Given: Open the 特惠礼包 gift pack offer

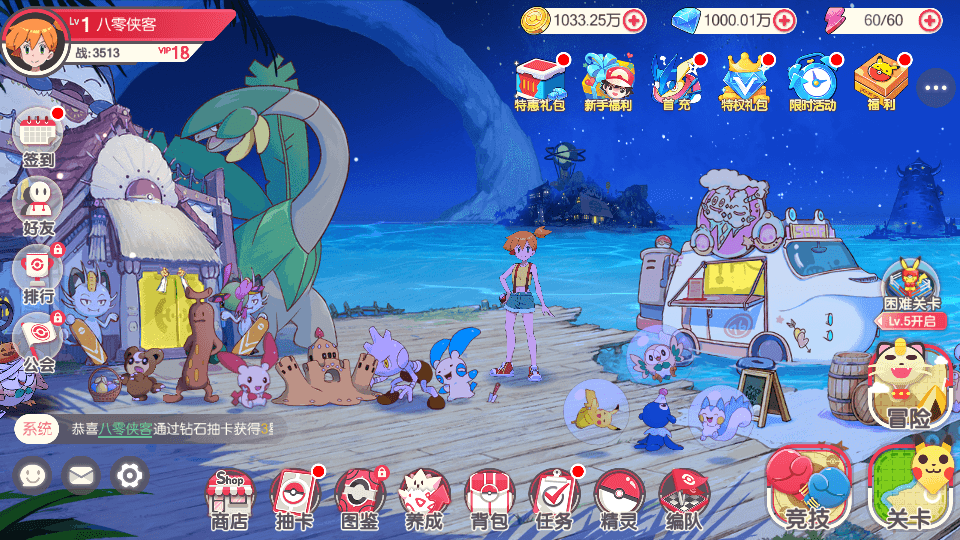Looking at the screenshot, I should click(541, 80).
